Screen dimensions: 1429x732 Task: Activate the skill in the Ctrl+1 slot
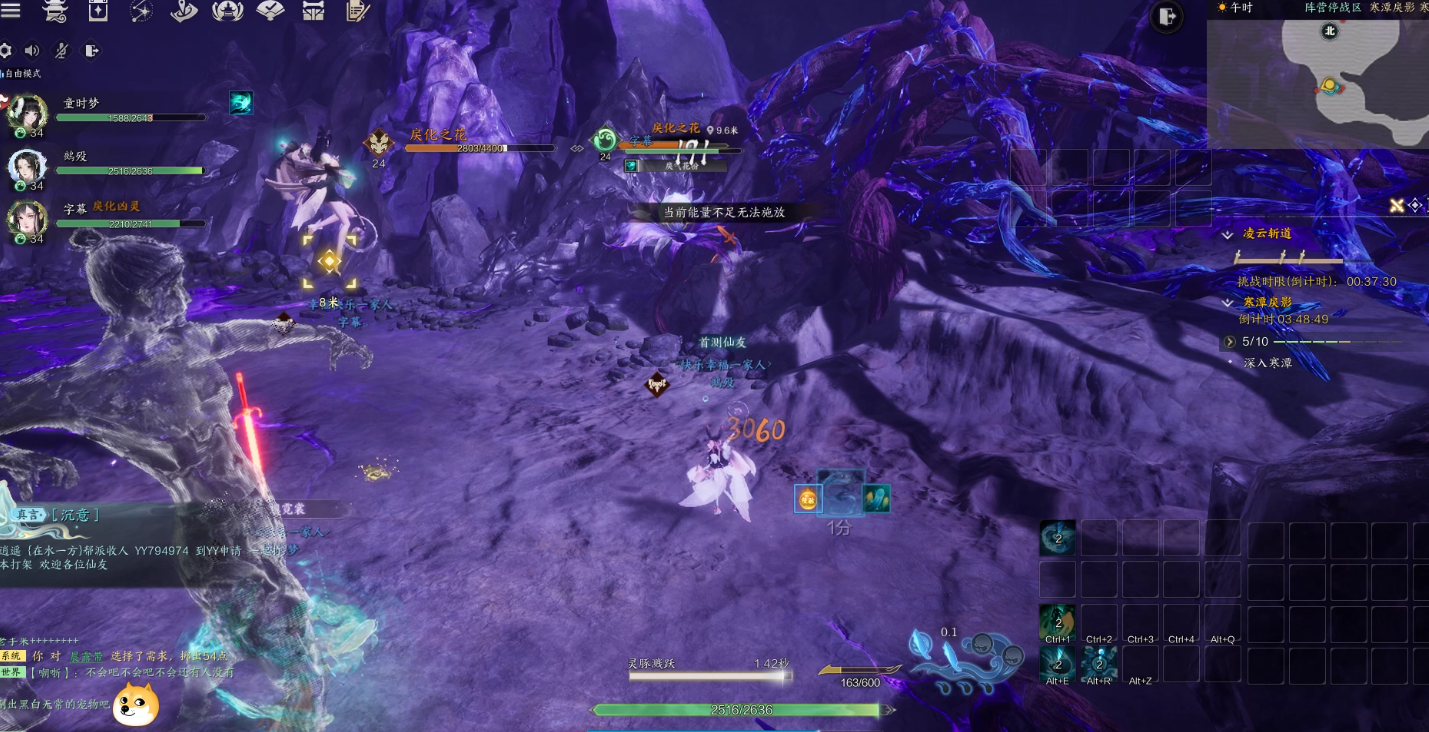(1058, 622)
